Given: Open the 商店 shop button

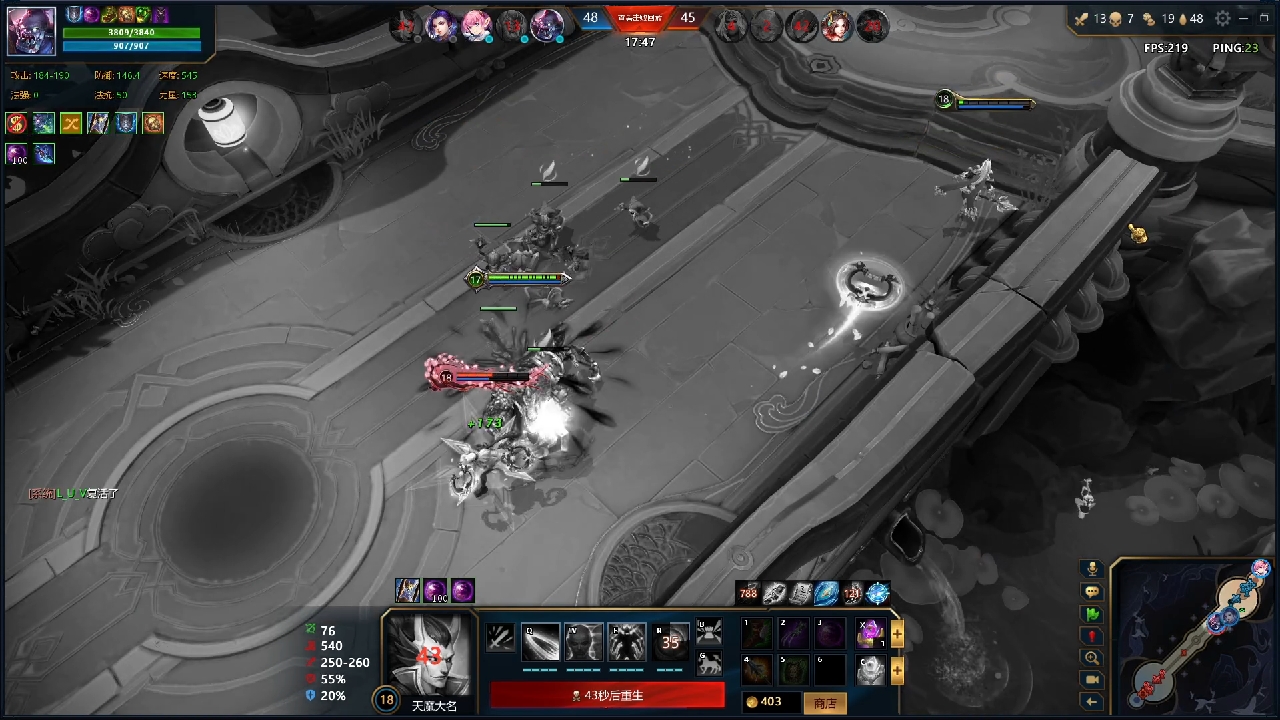Looking at the screenshot, I should point(825,703).
